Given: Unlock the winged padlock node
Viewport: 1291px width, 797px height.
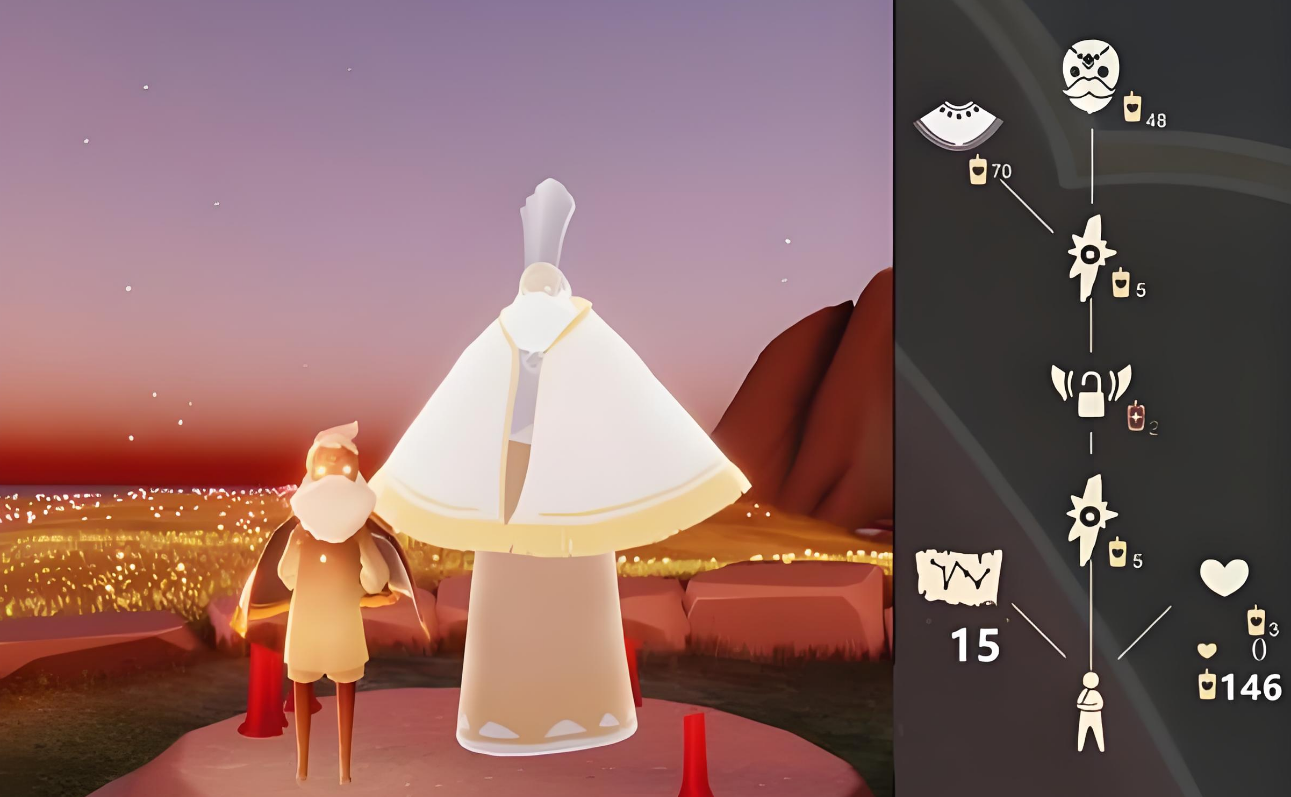Looking at the screenshot, I should click(1090, 391).
